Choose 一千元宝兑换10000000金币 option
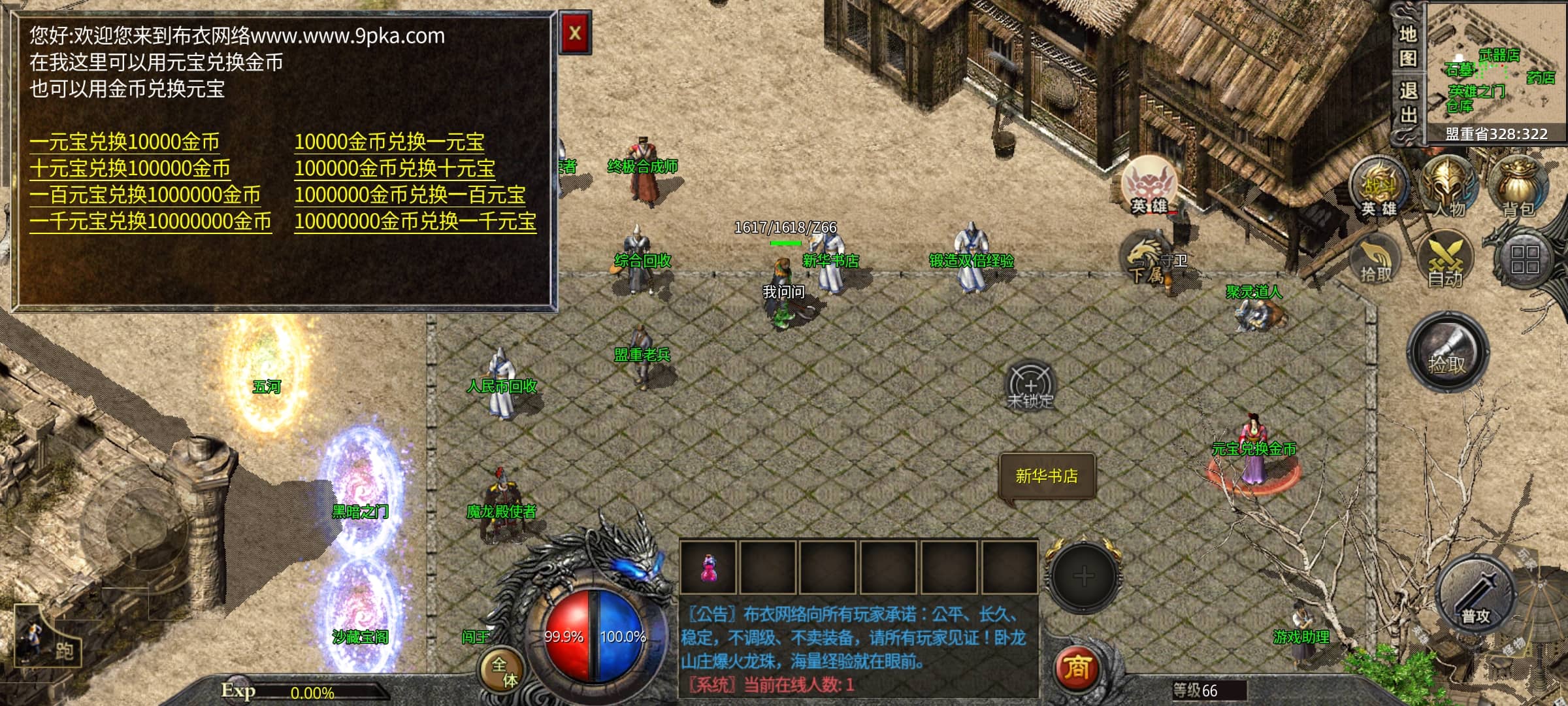 pos(150,222)
